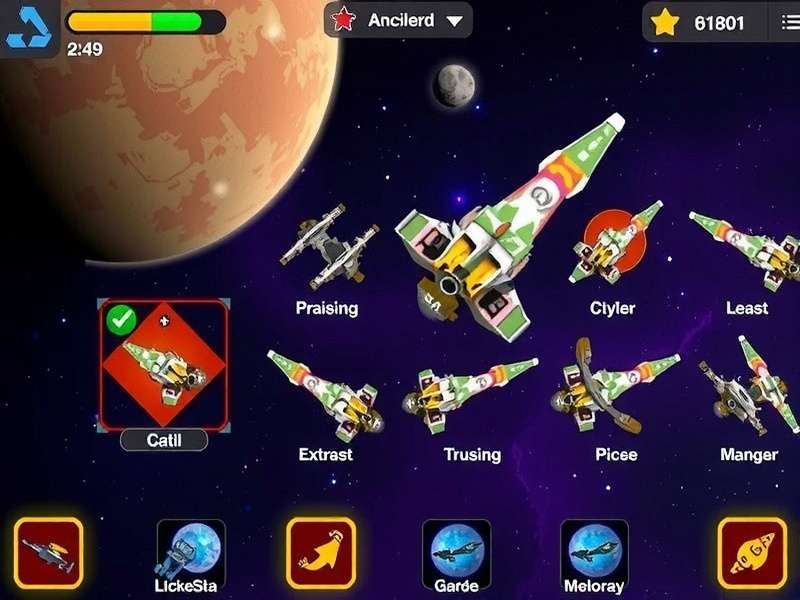800x600 pixels.
Task: Open the blaster weapon button
Action: click(x=48, y=553)
